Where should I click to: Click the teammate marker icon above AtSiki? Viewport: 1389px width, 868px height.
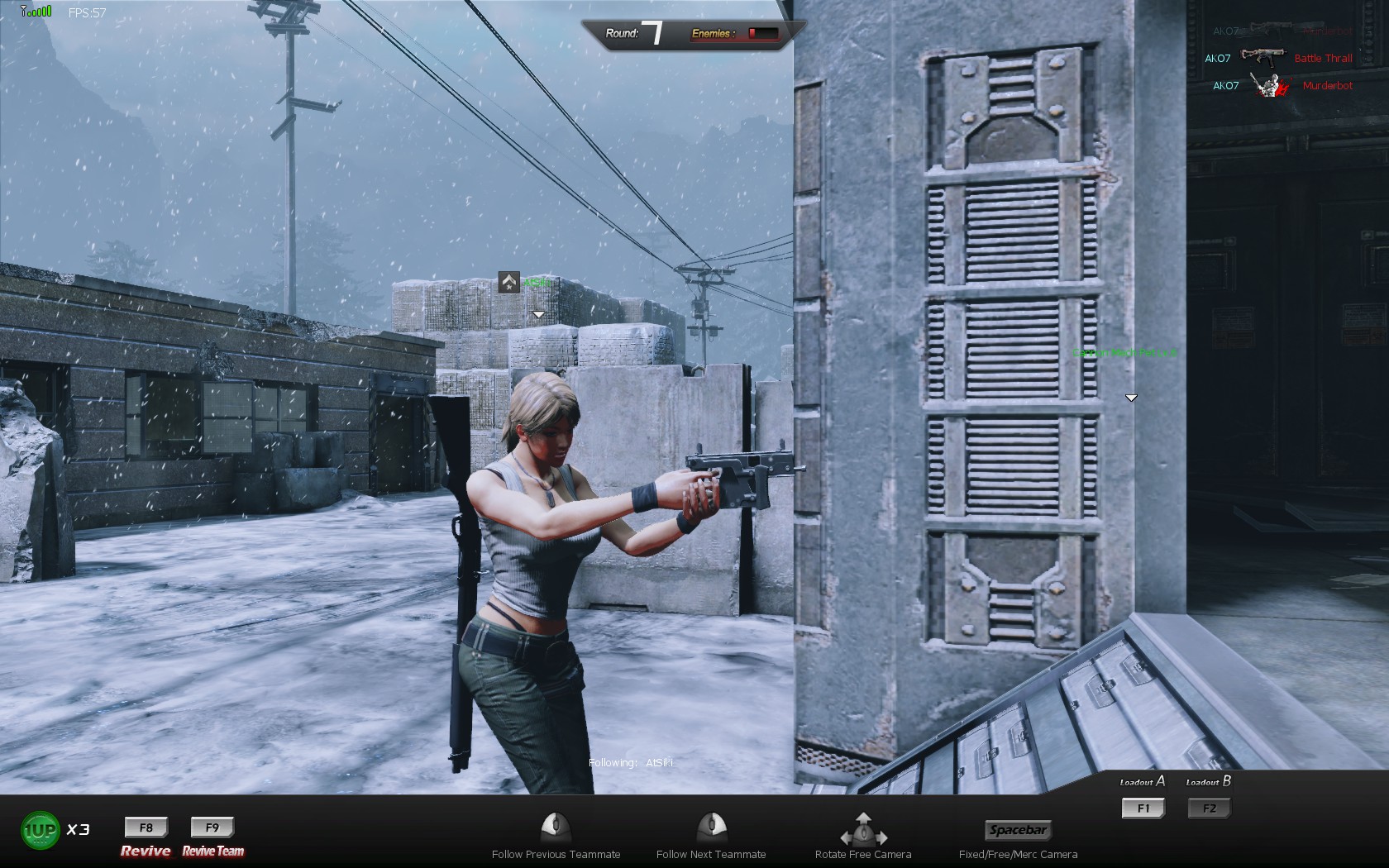508,284
